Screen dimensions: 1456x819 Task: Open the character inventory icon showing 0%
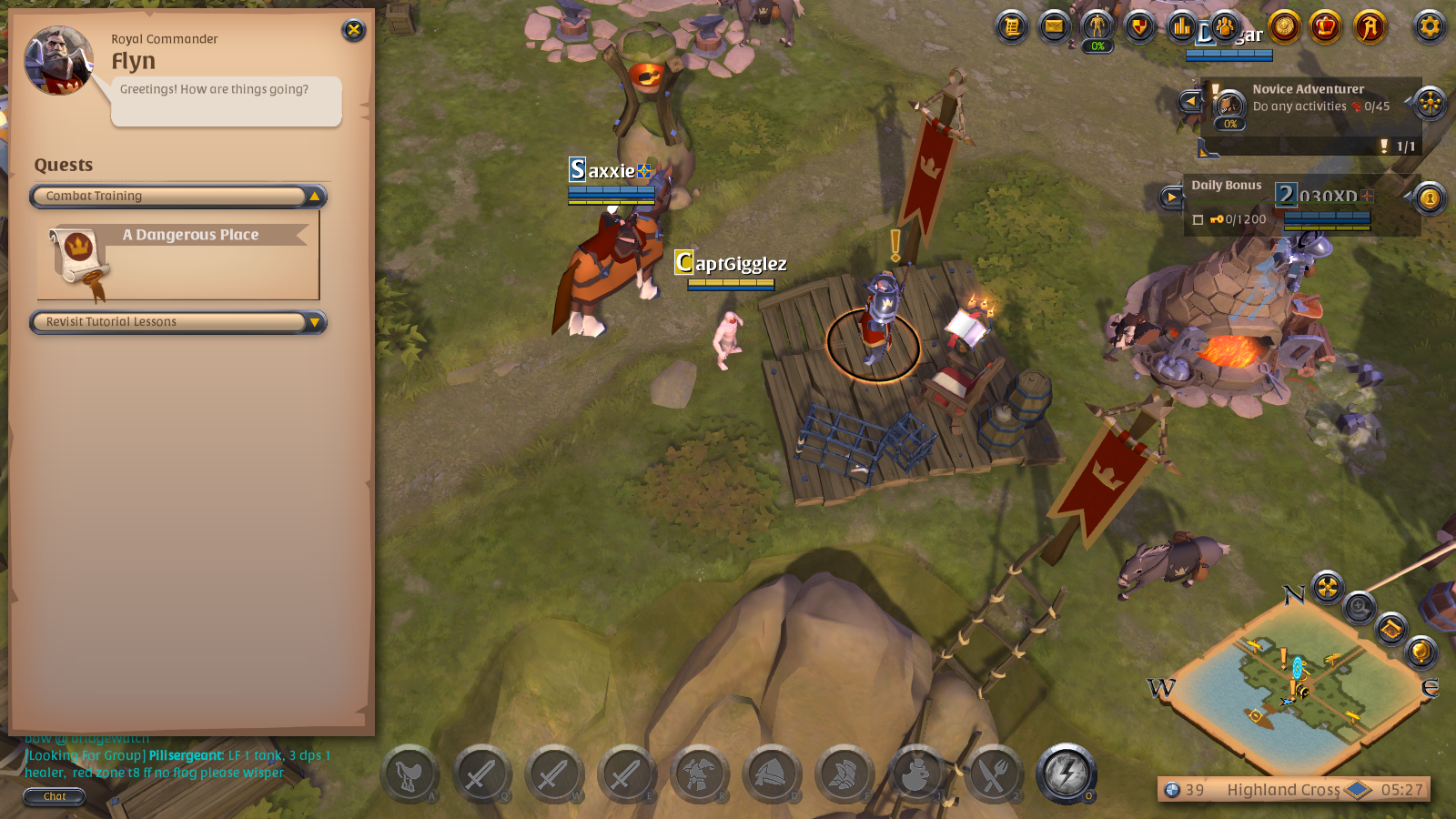pyautogui.click(x=1097, y=27)
